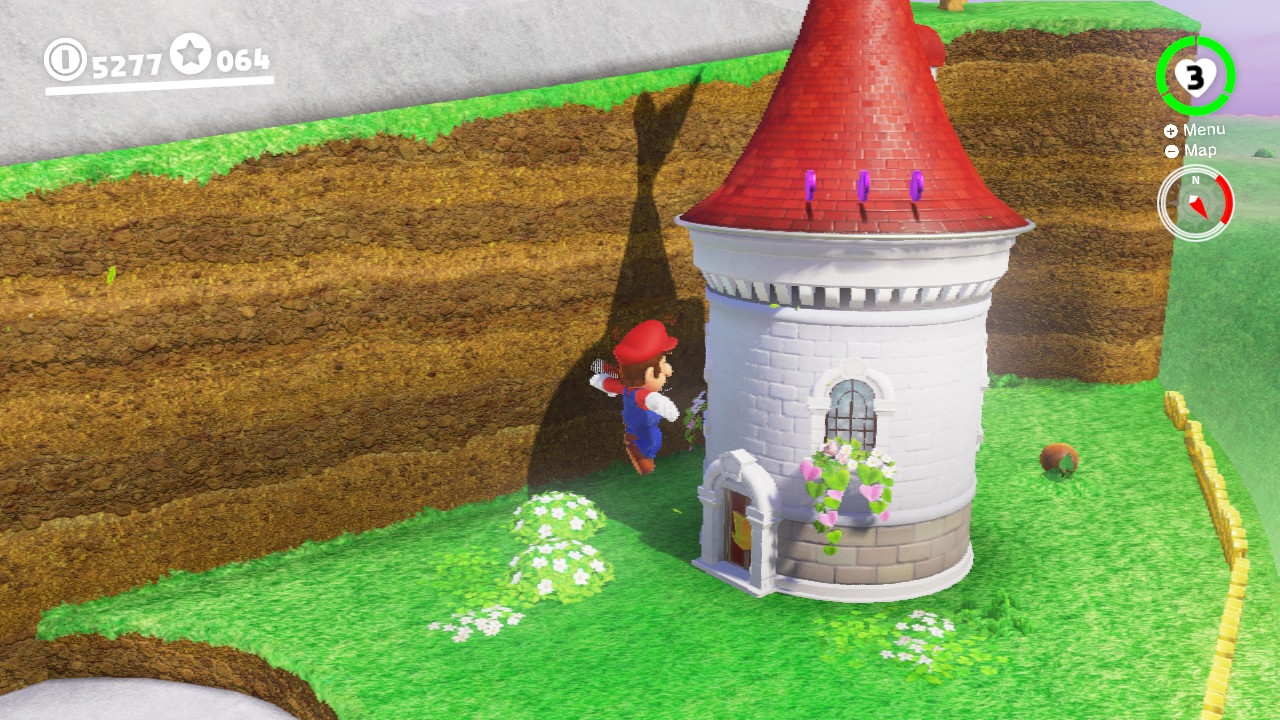
Task: Click the minus icon next to Map
Action: (1170, 151)
